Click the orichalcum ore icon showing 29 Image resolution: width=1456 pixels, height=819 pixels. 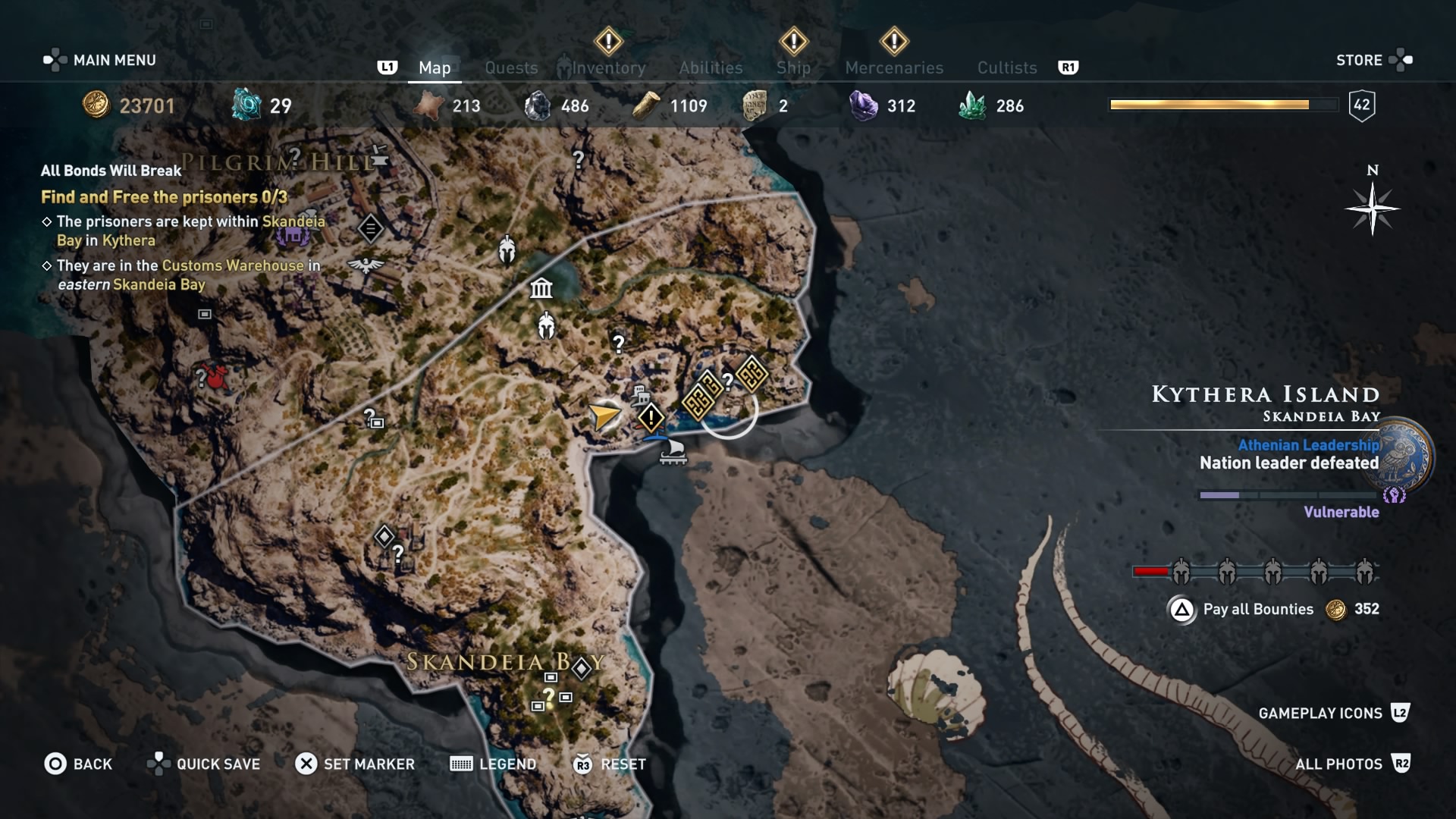pyautogui.click(x=245, y=104)
